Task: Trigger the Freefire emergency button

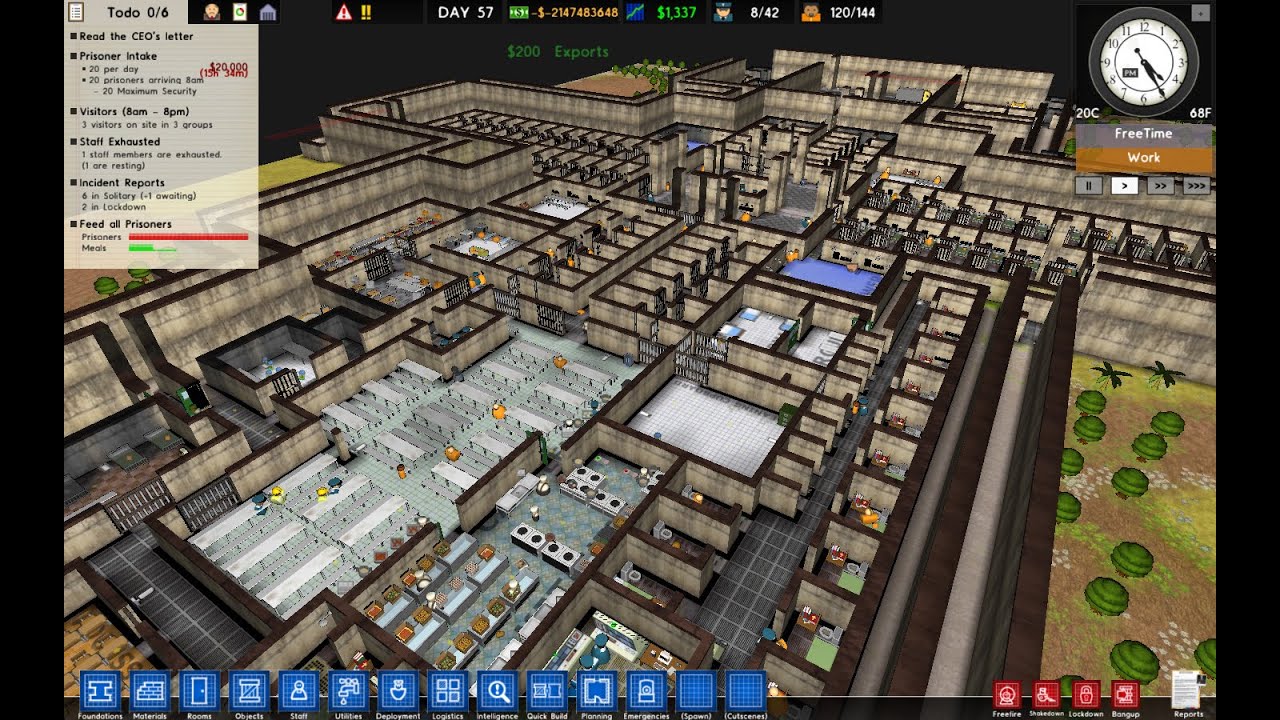Action: (1006, 694)
